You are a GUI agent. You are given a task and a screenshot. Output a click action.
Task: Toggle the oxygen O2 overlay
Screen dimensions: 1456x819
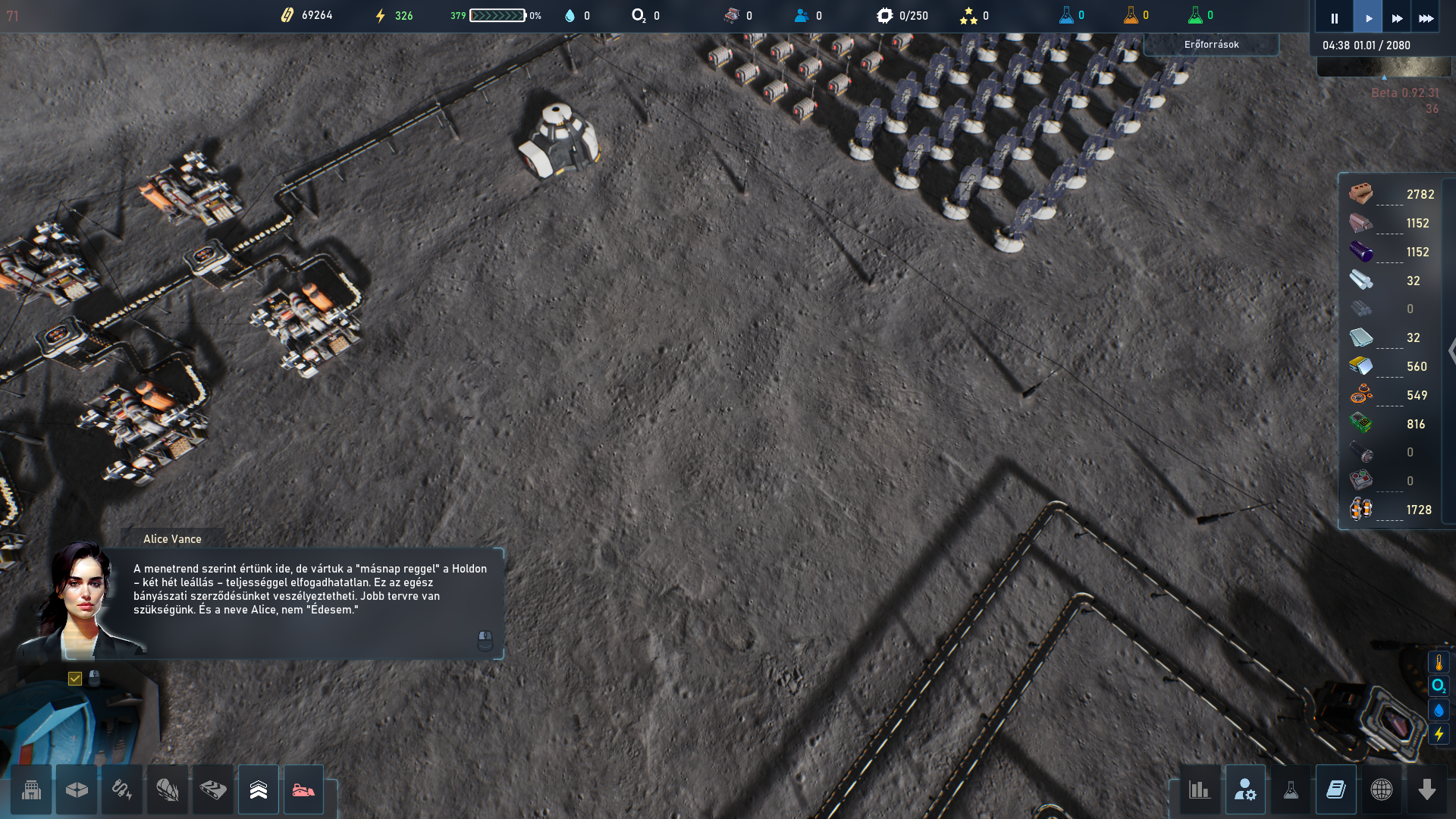pyautogui.click(x=1439, y=686)
